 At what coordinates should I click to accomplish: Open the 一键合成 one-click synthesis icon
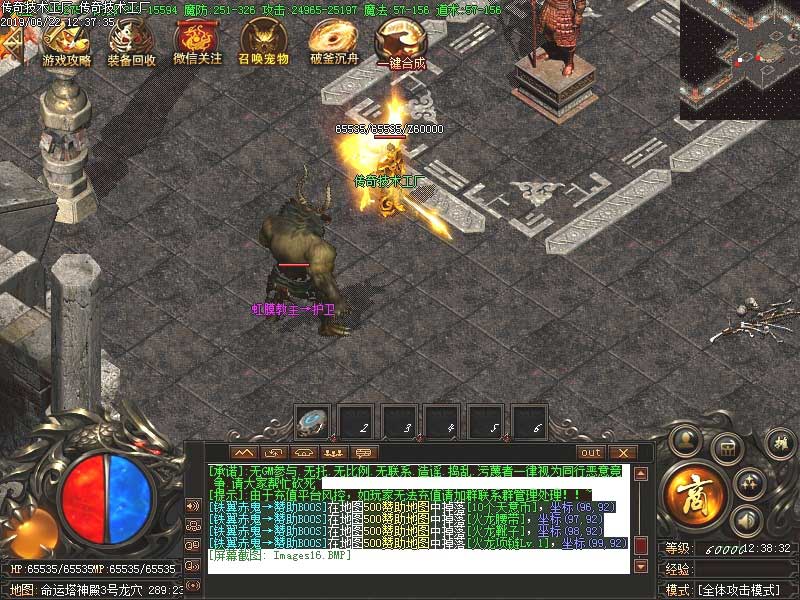point(397,40)
